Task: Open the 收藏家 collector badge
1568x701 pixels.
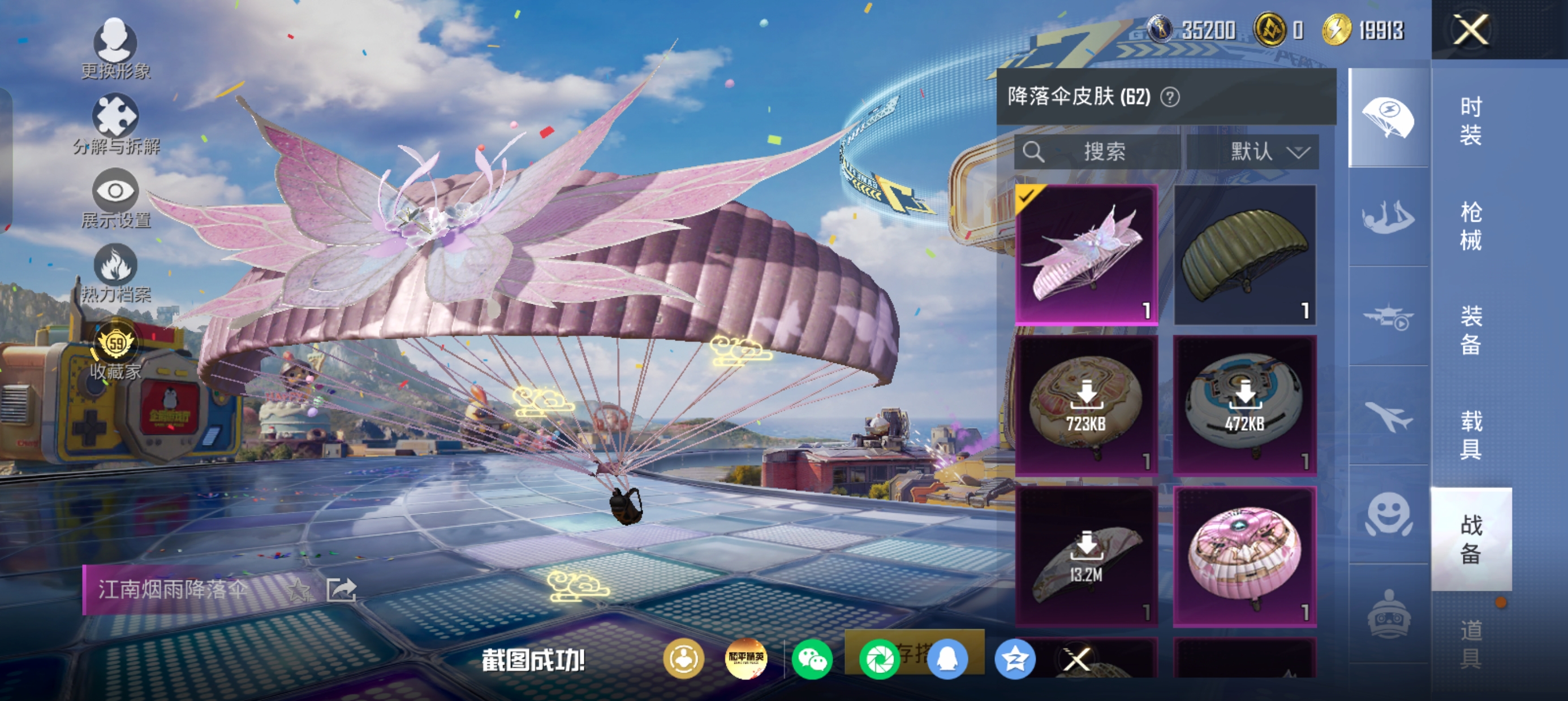Action: (x=115, y=352)
